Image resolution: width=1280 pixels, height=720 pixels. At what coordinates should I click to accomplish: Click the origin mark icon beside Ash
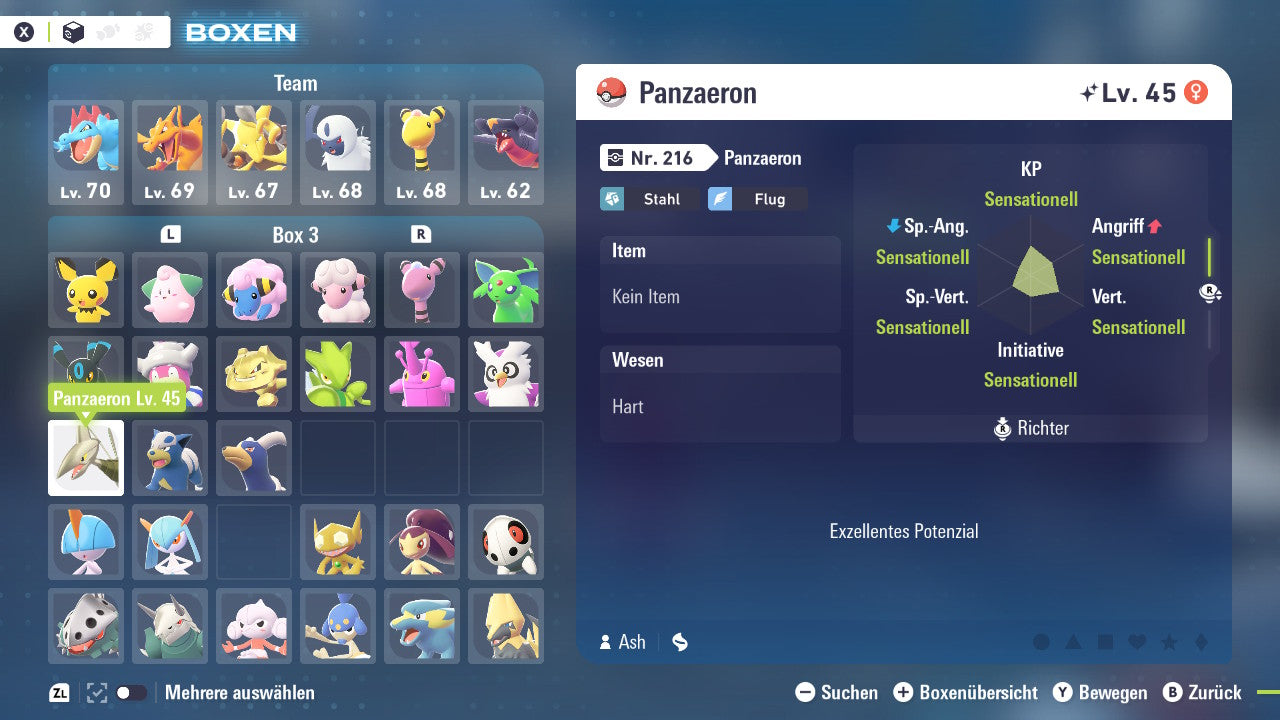[679, 642]
